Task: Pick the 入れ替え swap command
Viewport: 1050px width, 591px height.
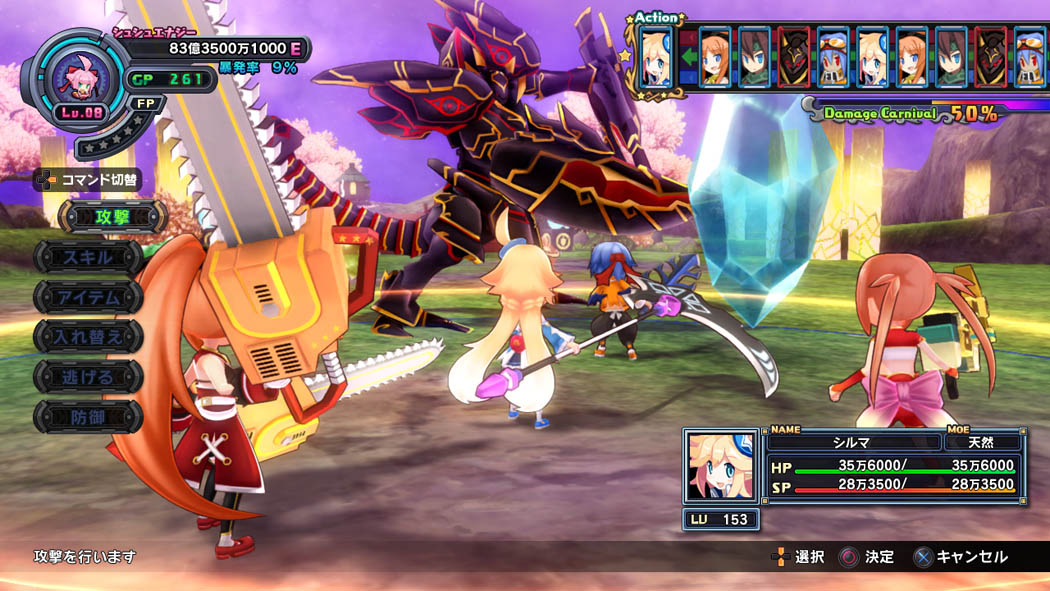Action: pos(88,336)
